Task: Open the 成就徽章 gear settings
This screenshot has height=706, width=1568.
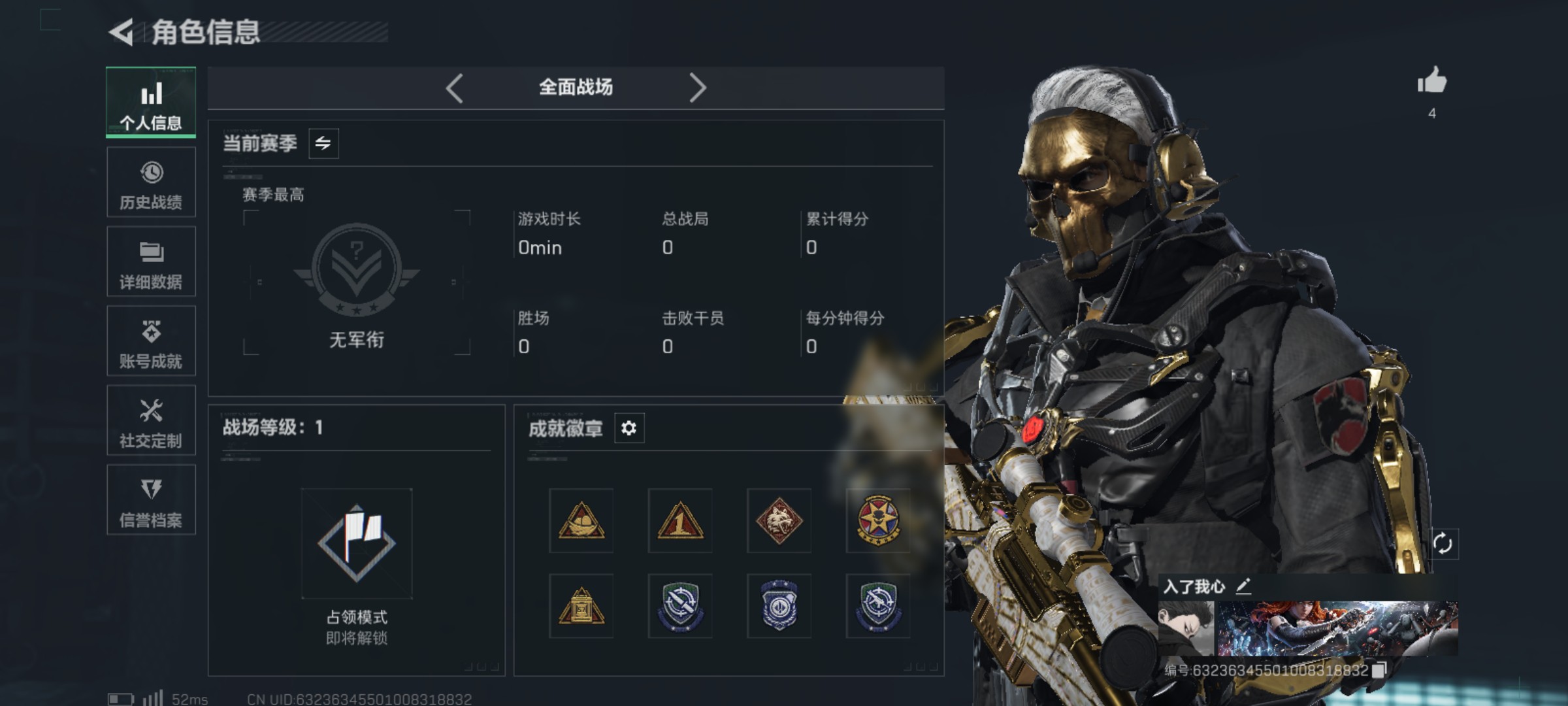Action: point(629,428)
